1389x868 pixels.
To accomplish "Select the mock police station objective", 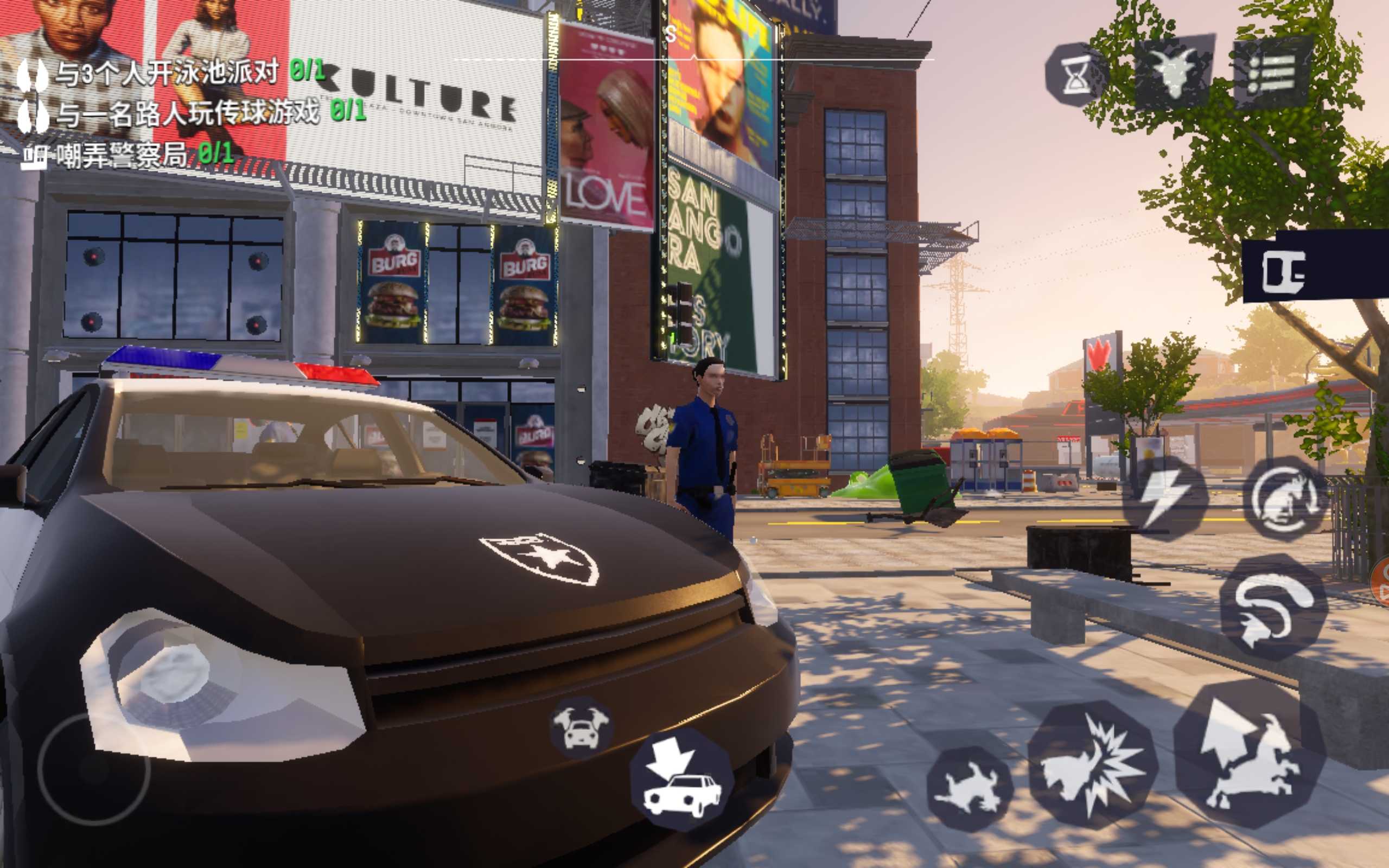I will coord(128,155).
